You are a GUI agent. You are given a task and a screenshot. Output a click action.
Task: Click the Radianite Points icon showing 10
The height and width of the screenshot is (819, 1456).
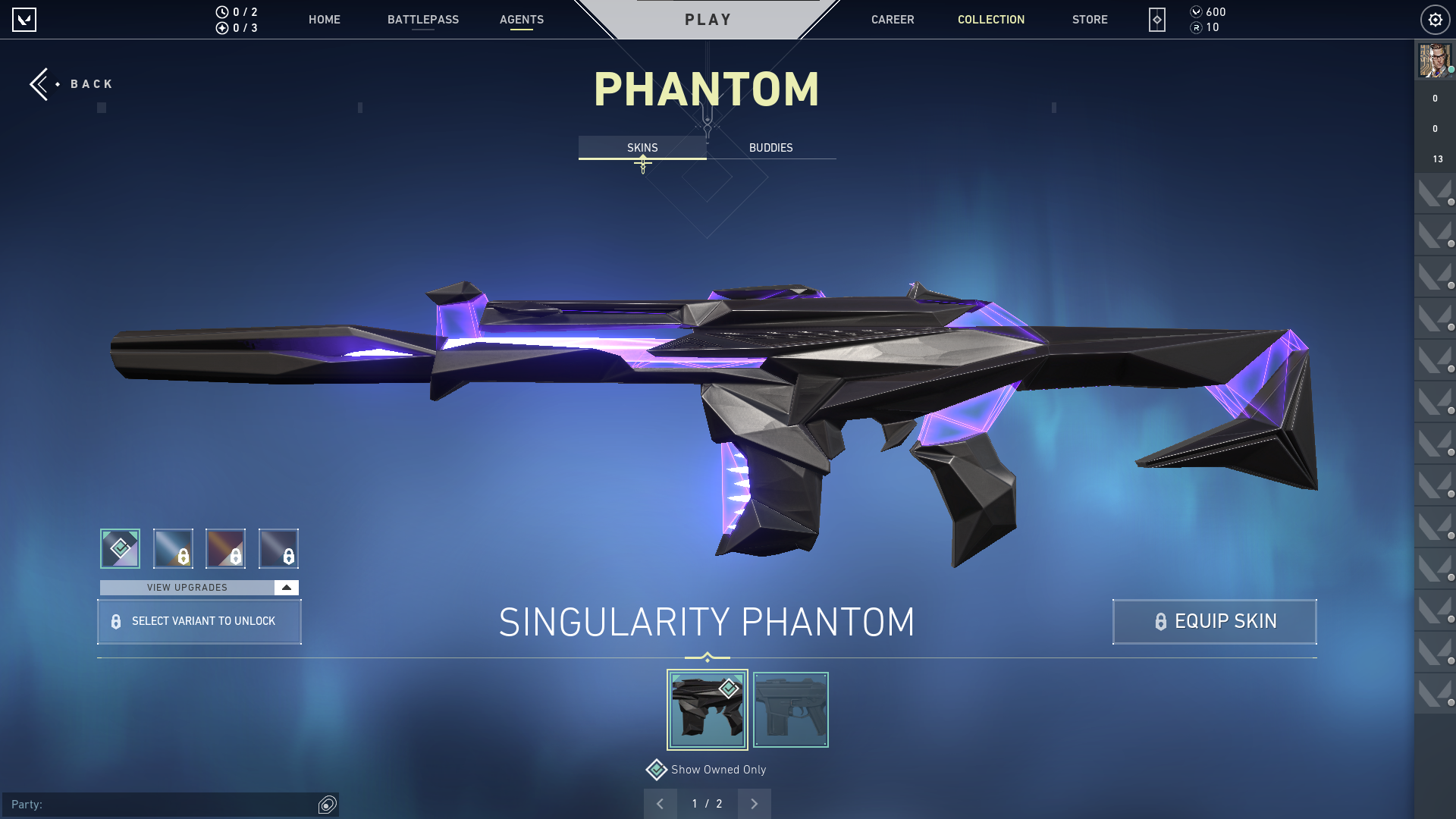point(1197,27)
